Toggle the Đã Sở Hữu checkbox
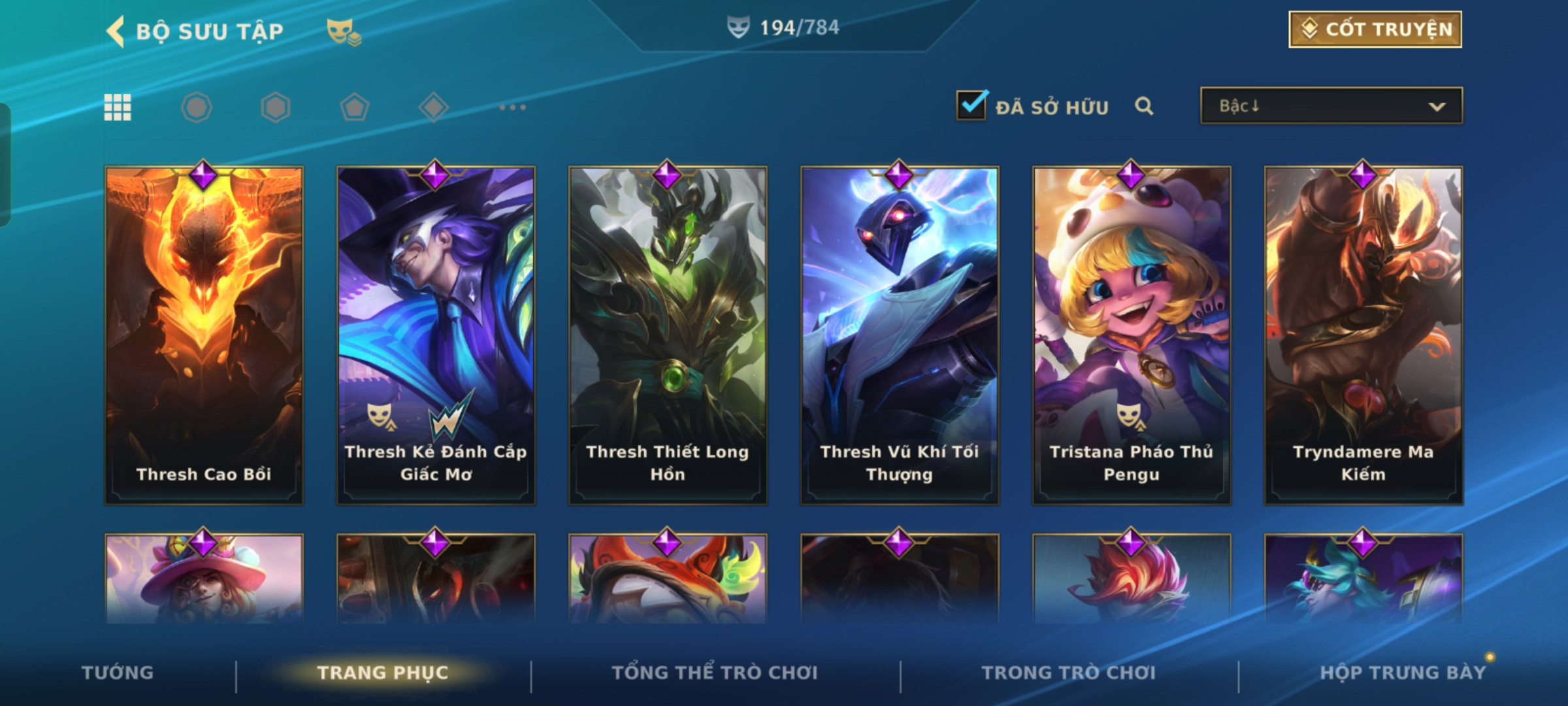Viewport: 1568px width, 706px height. pos(971,106)
